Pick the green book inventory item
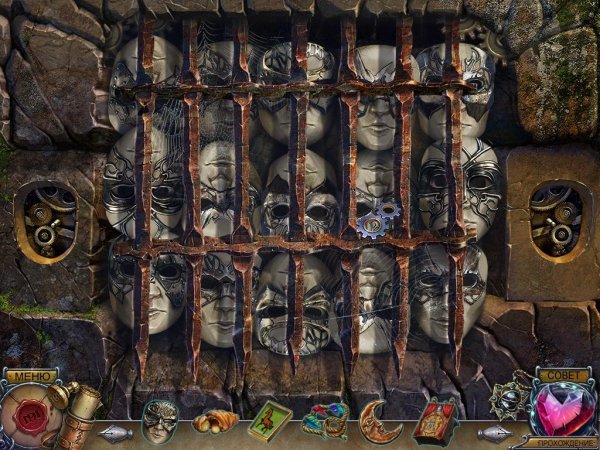600x450 pixels. [x=269, y=420]
